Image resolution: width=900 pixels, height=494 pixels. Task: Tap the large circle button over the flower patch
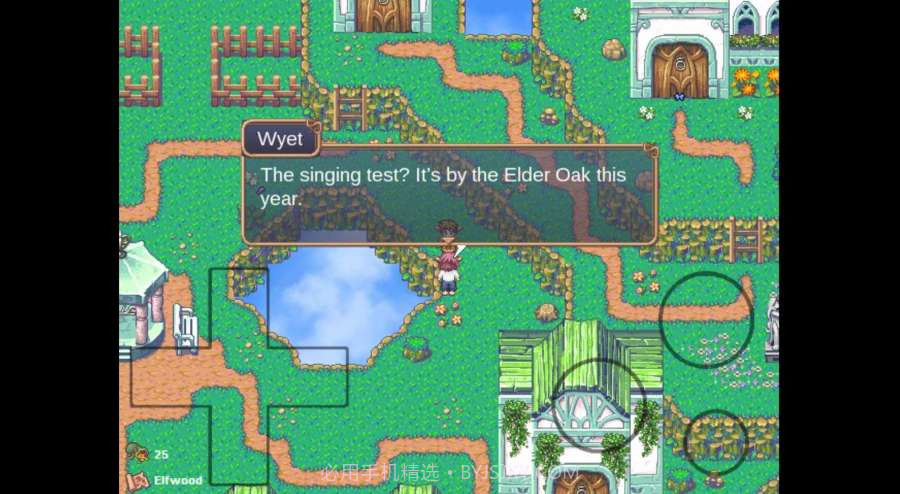coord(706,318)
